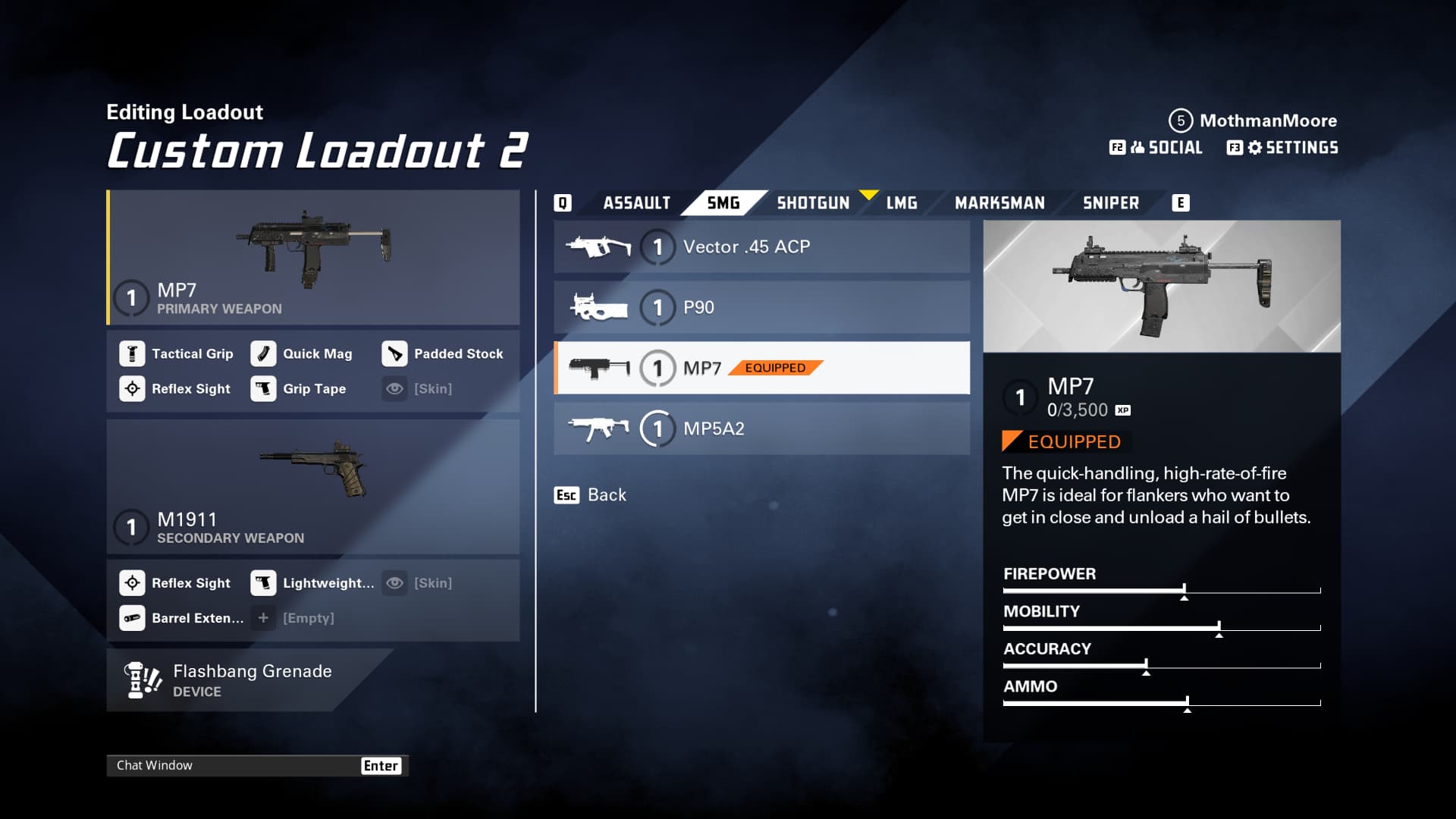Viewport: 1456px width, 819px height.
Task: Open the MP7 primary weapon slot
Action: click(312, 258)
